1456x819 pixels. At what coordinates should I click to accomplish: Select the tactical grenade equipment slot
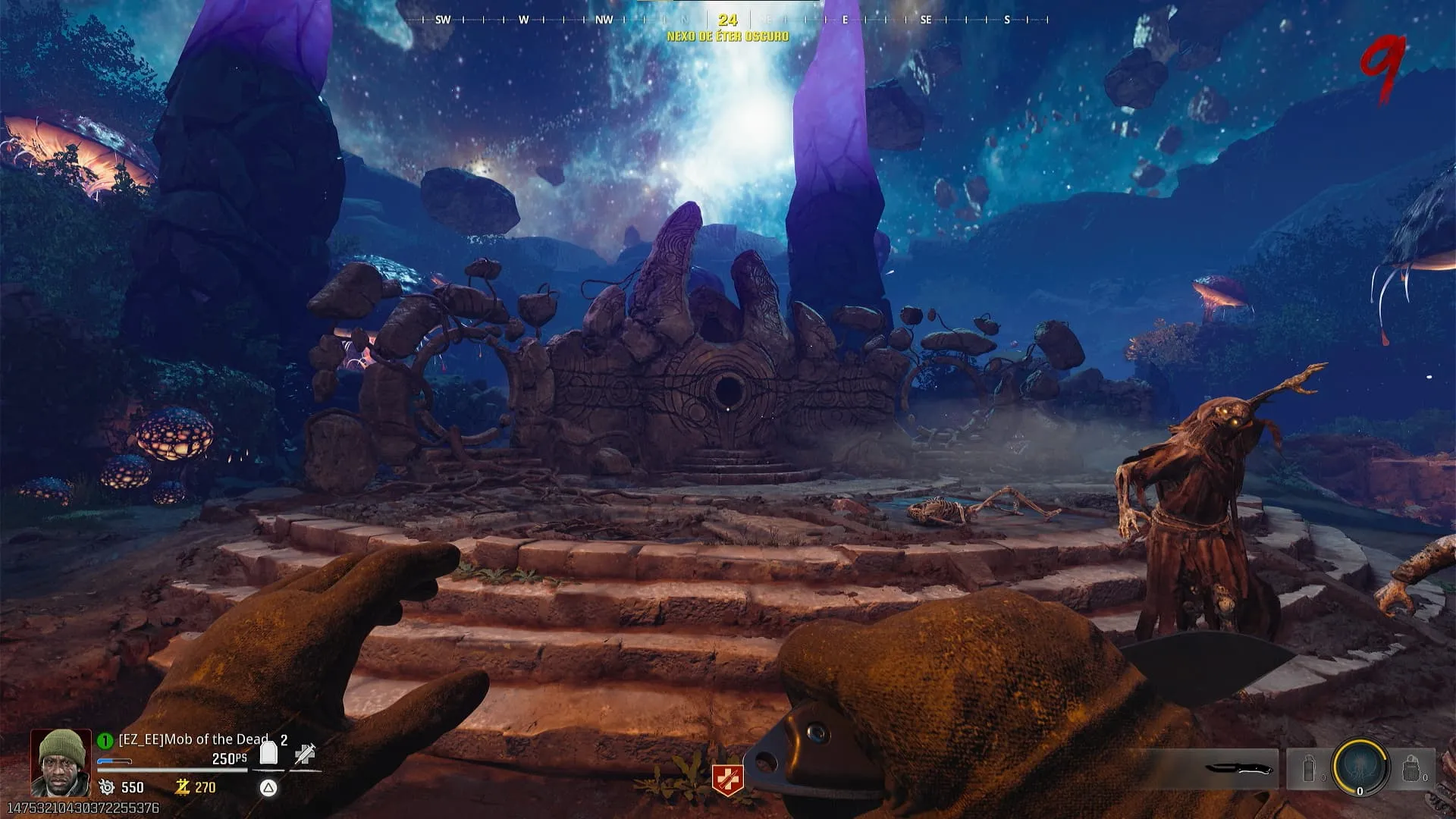pyautogui.click(x=1310, y=769)
